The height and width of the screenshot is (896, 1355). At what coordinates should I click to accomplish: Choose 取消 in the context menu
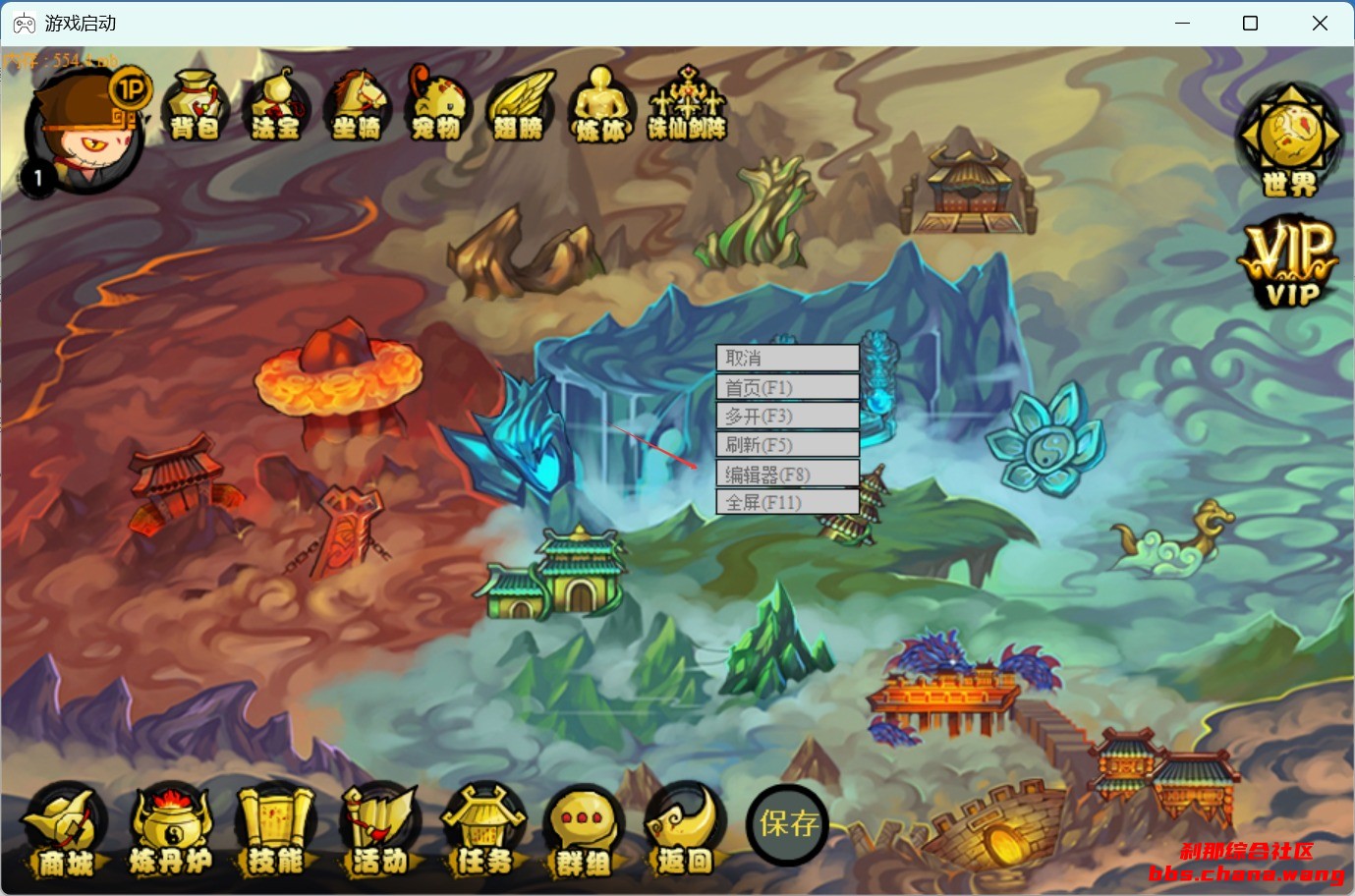click(787, 358)
